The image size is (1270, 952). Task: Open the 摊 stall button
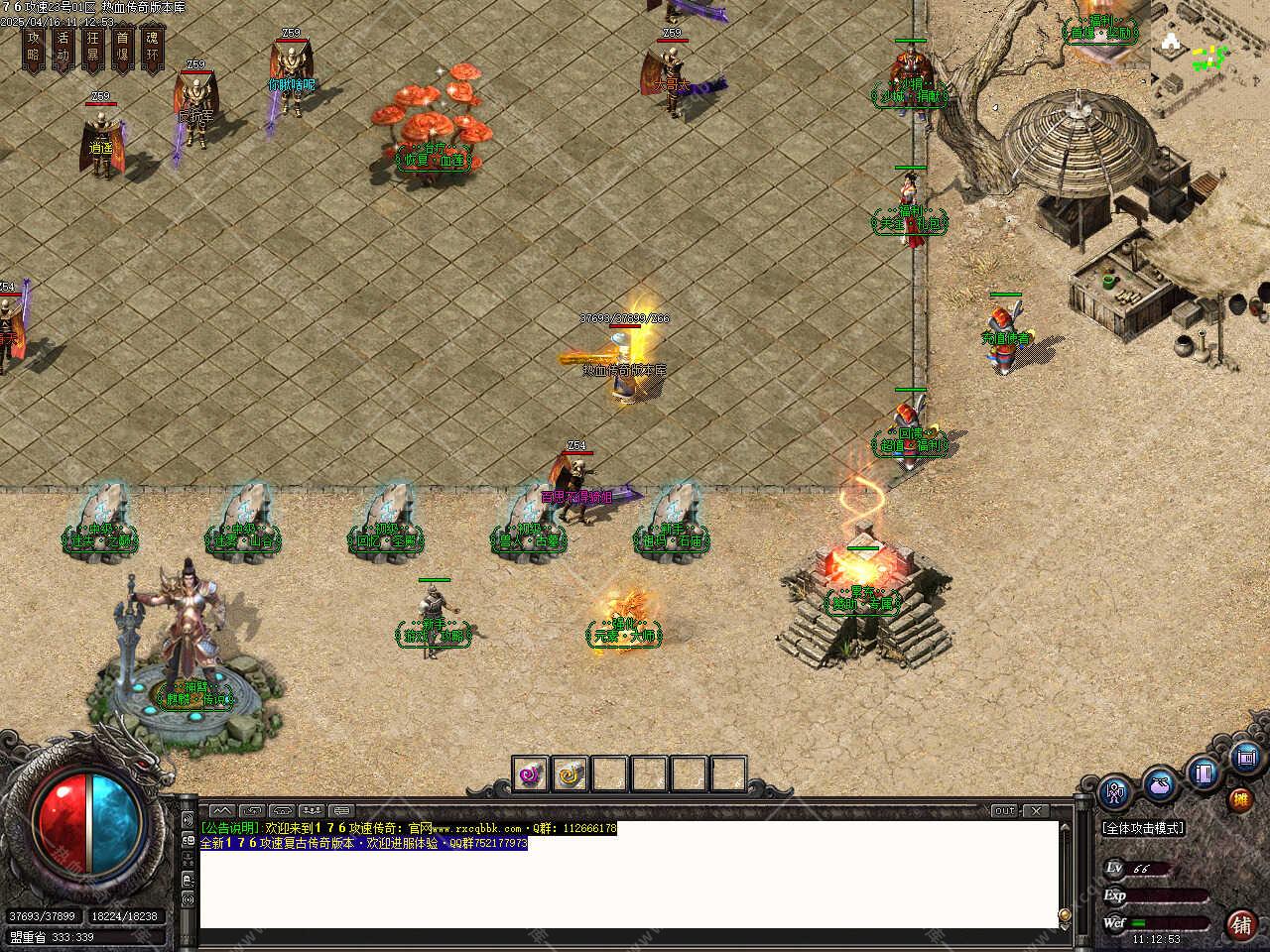(1240, 799)
